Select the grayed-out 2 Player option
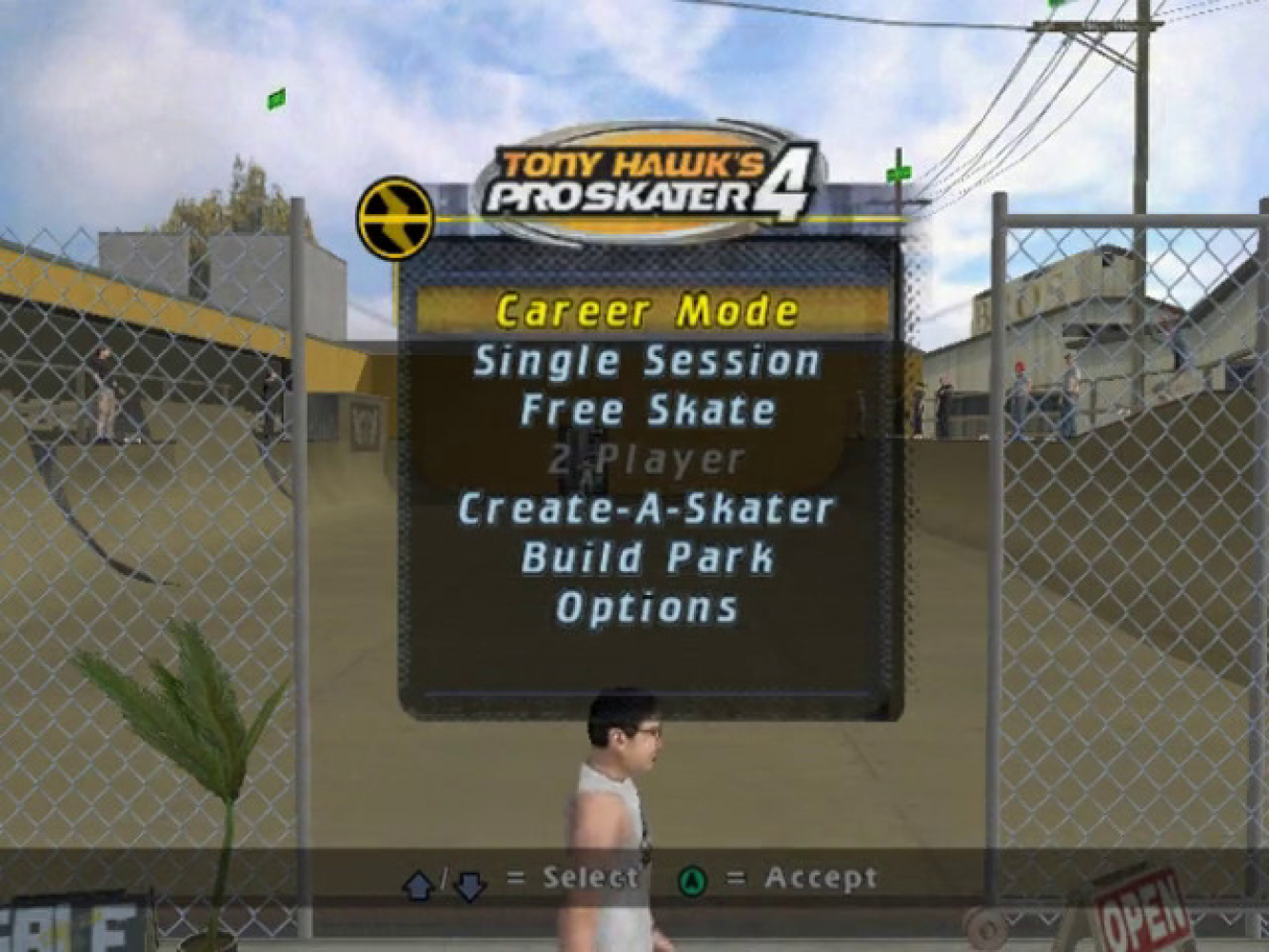 click(645, 459)
